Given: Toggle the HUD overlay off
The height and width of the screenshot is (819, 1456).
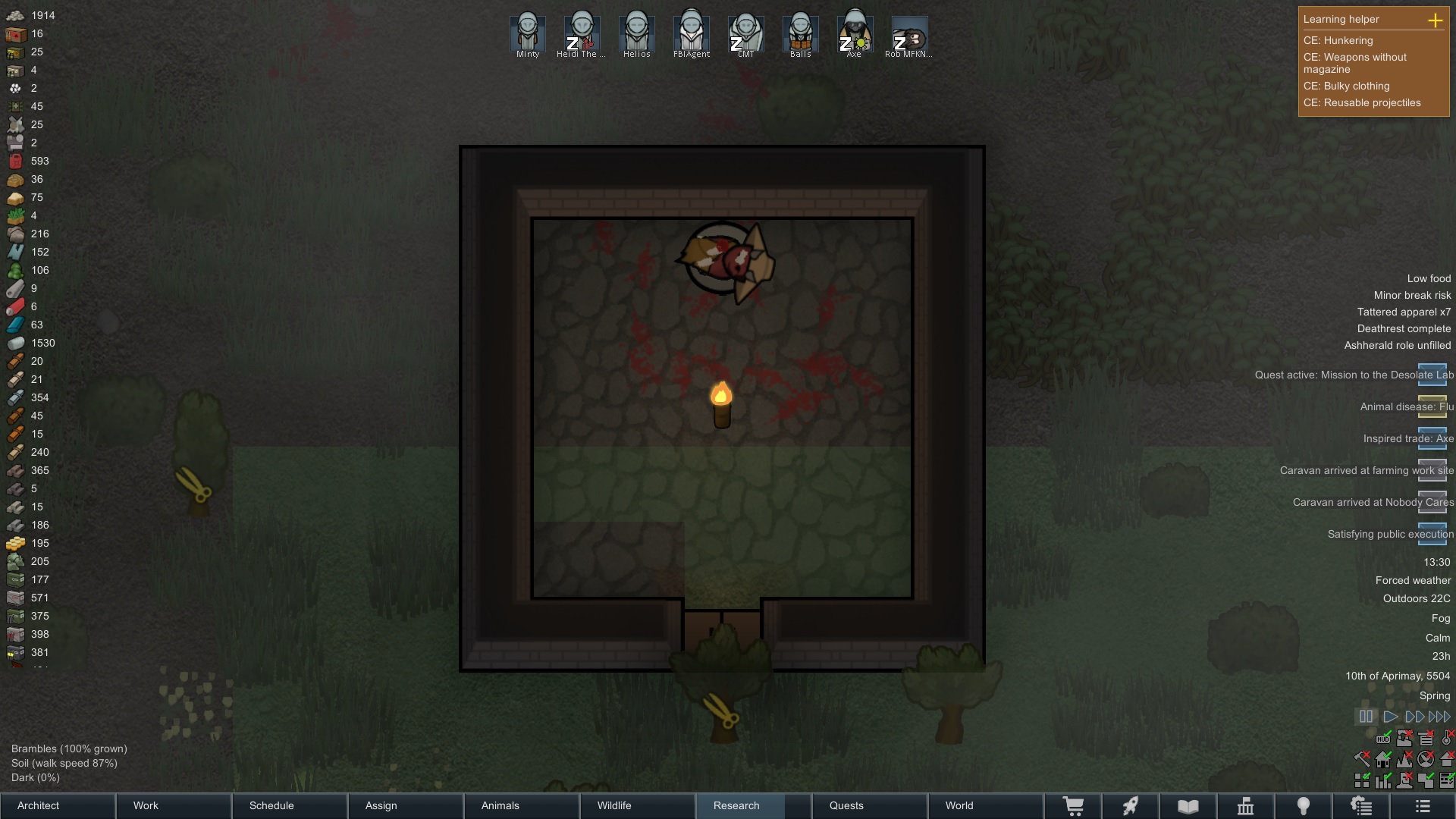Looking at the screenshot, I should pyautogui.click(x=1383, y=739).
